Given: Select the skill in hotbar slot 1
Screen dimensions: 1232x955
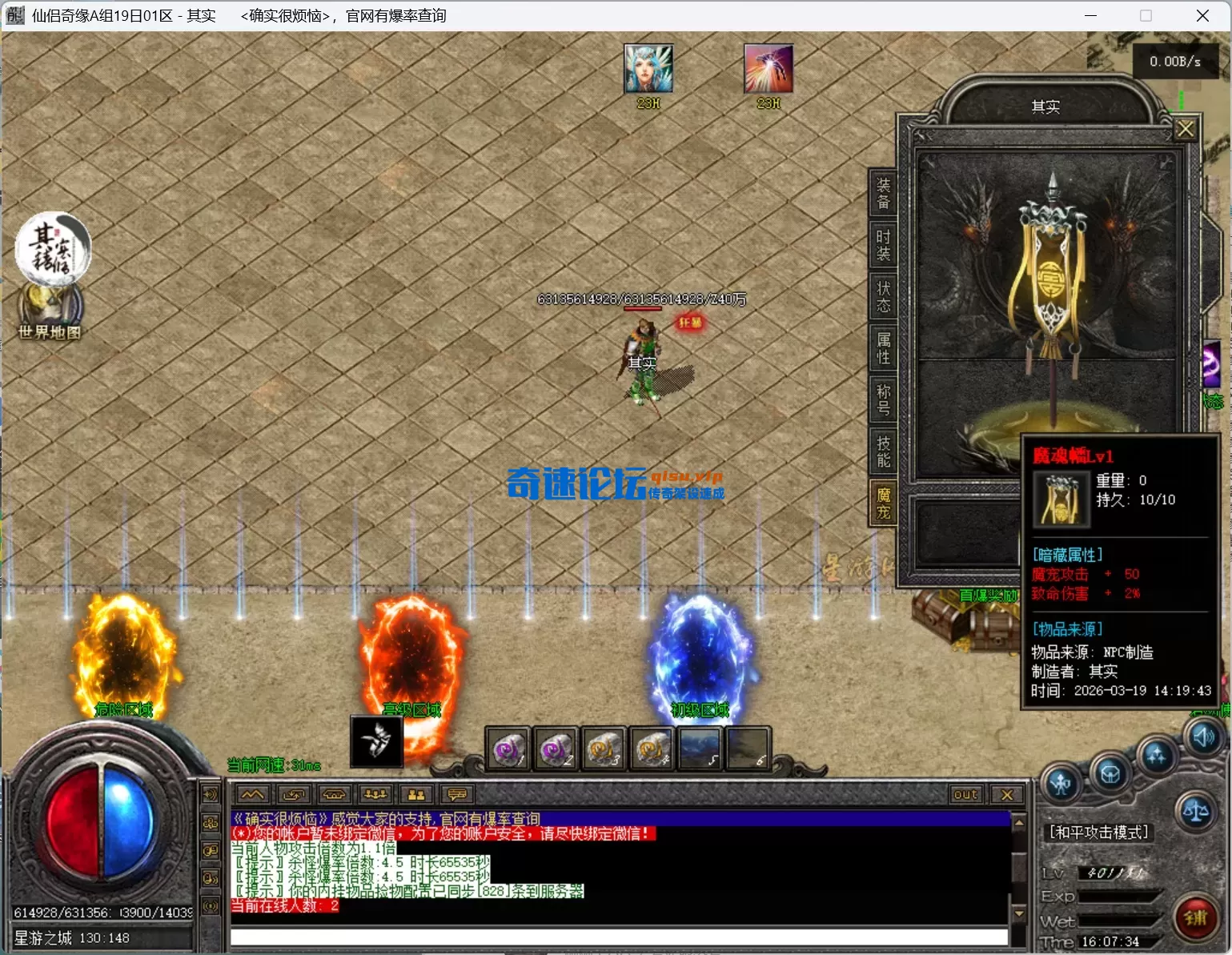Looking at the screenshot, I should pyautogui.click(x=507, y=749).
